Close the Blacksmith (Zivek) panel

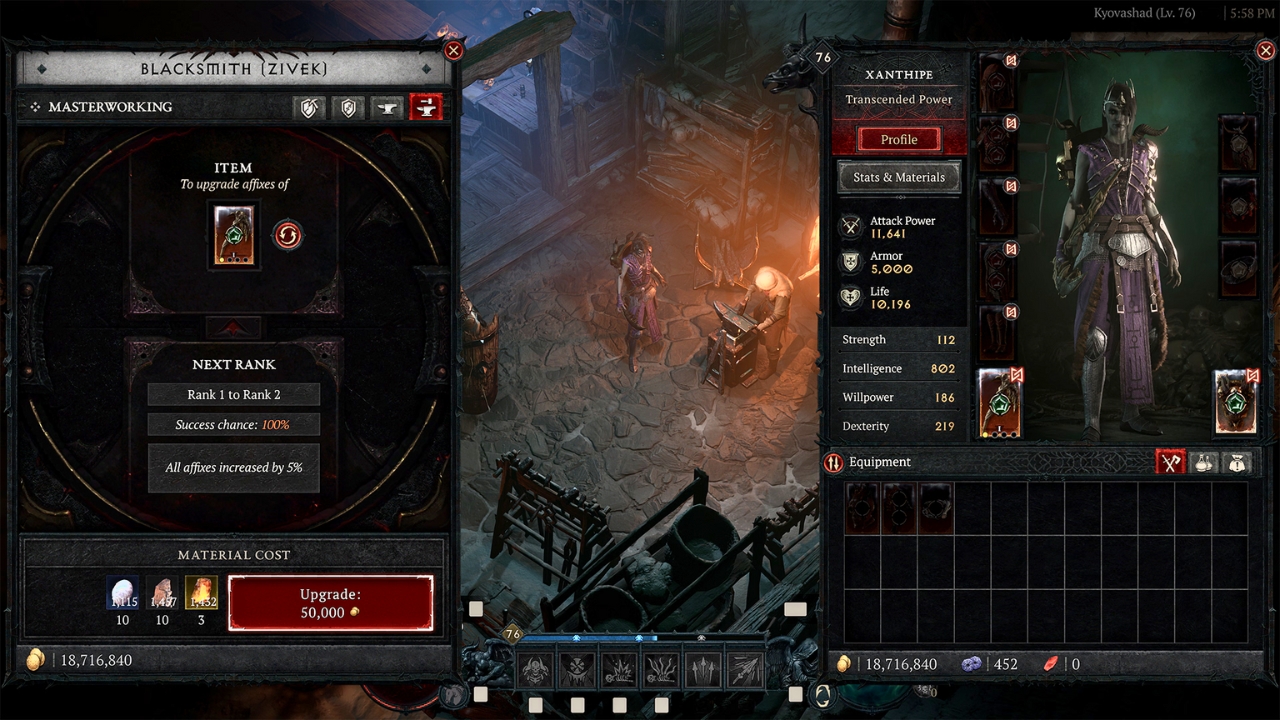(453, 51)
